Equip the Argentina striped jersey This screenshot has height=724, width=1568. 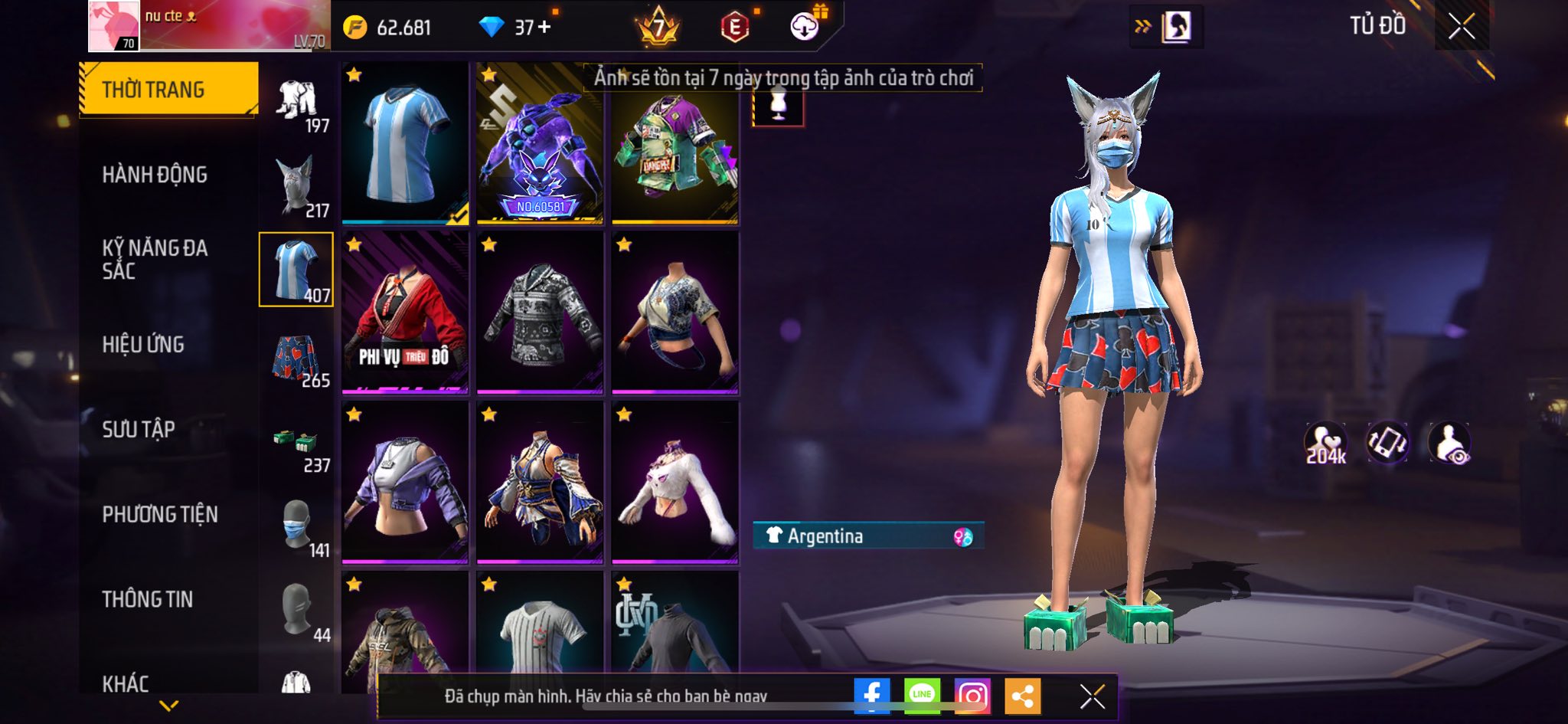[x=405, y=143]
